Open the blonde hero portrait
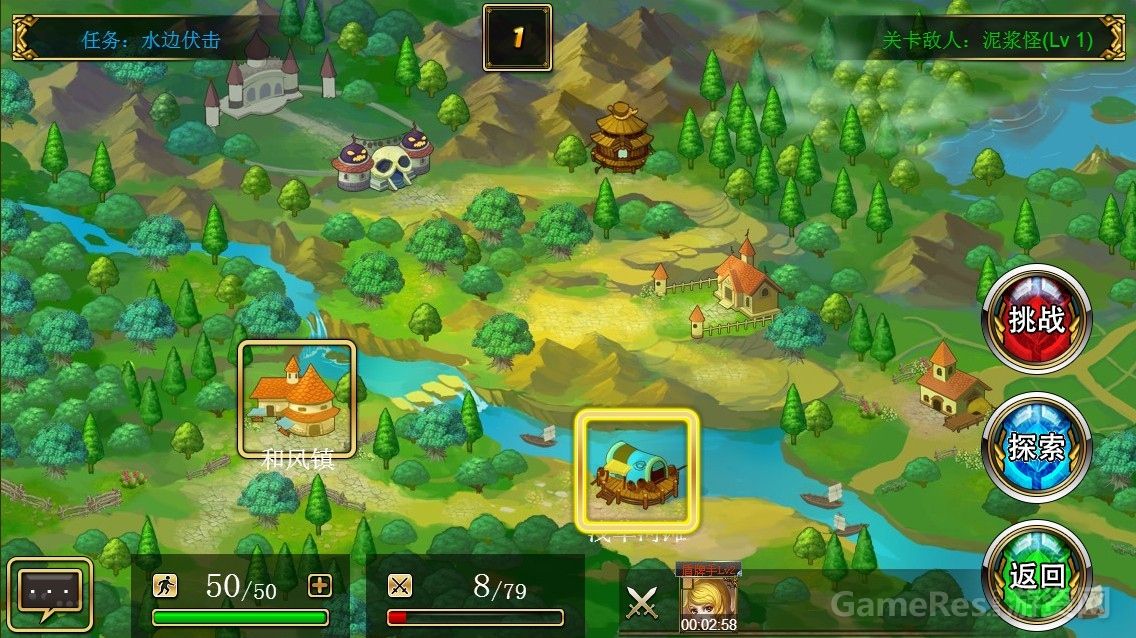This screenshot has width=1136, height=638. [708, 597]
